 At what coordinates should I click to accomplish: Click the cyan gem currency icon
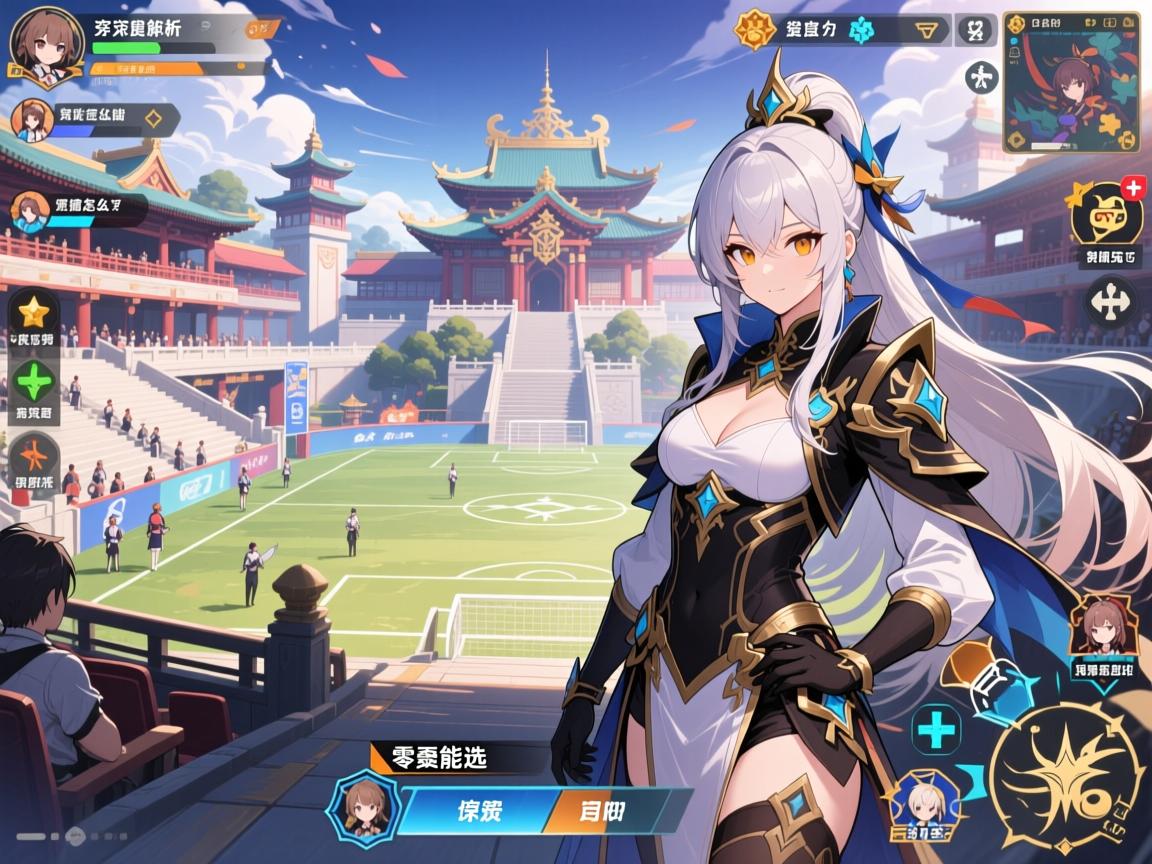click(x=861, y=30)
